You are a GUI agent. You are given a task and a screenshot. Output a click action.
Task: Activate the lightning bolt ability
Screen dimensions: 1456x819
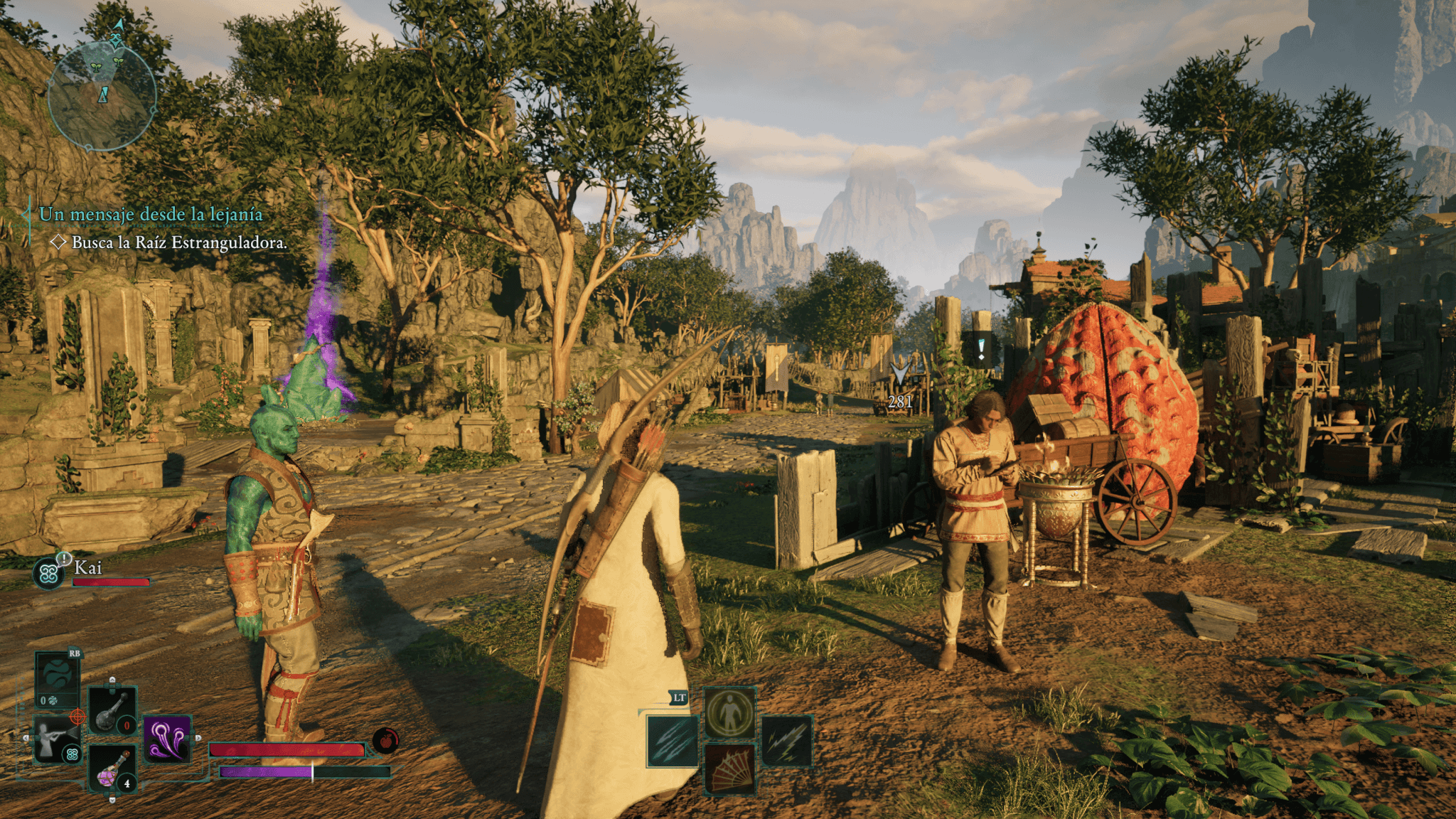pyautogui.click(x=787, y=742)
